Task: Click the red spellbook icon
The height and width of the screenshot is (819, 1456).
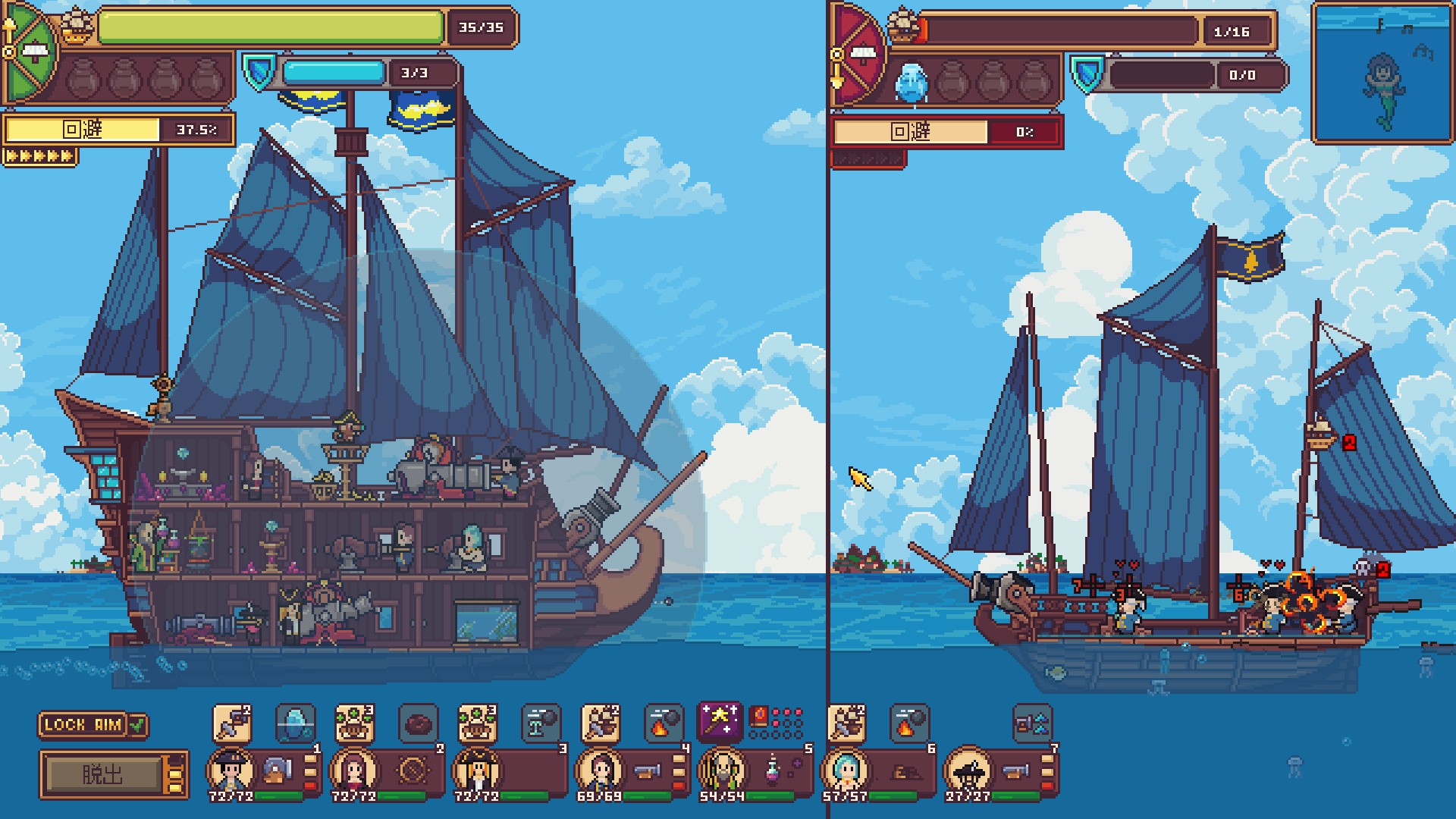Action: click(758, 717)
